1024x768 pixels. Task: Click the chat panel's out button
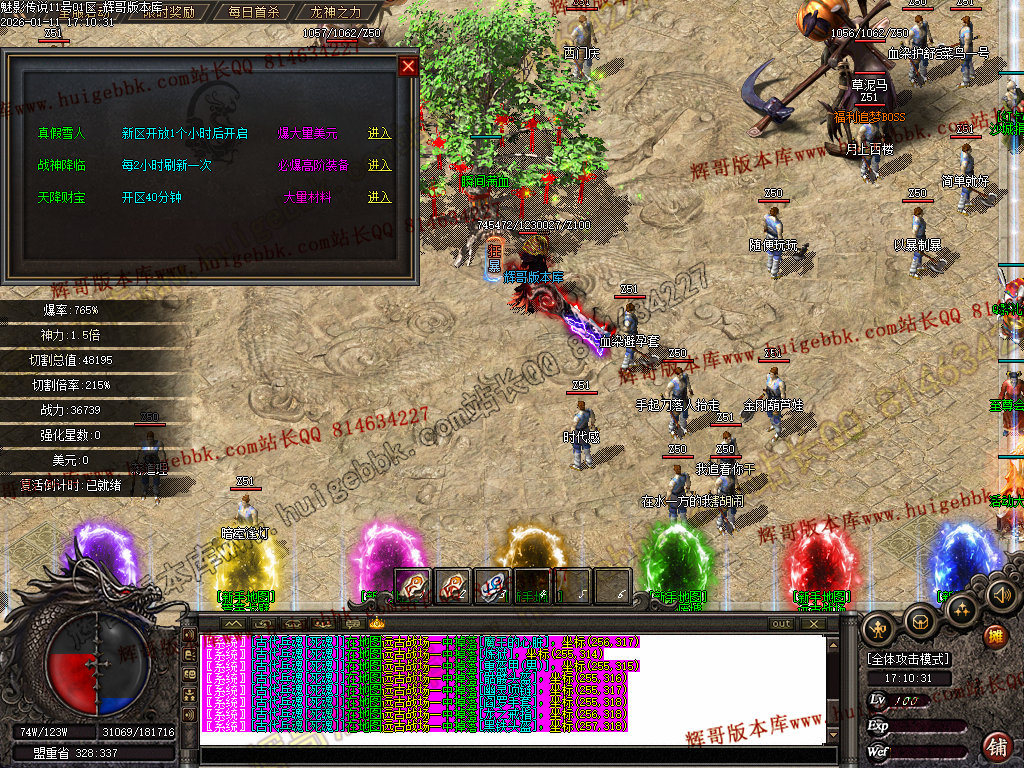coord(782,623)
